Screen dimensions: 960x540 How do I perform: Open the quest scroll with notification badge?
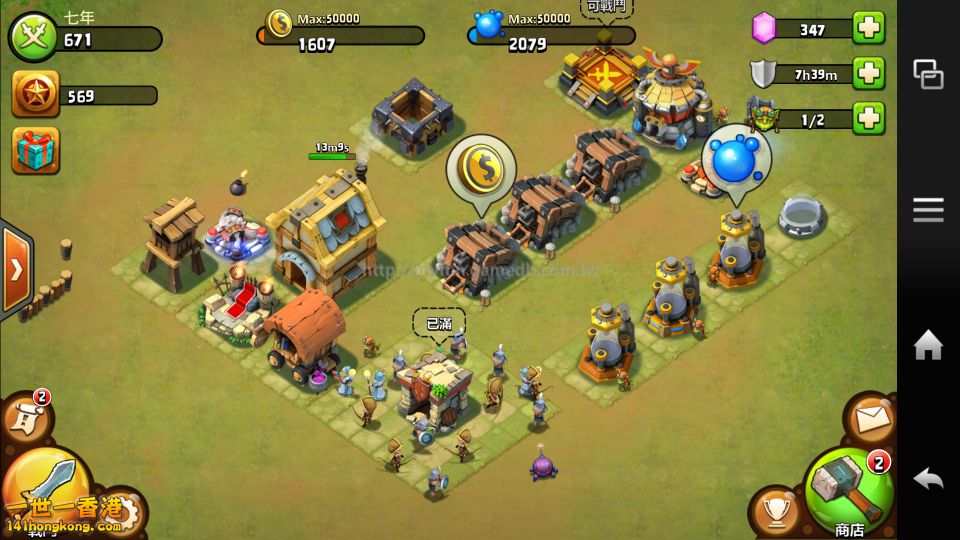(x=24, y=420)
